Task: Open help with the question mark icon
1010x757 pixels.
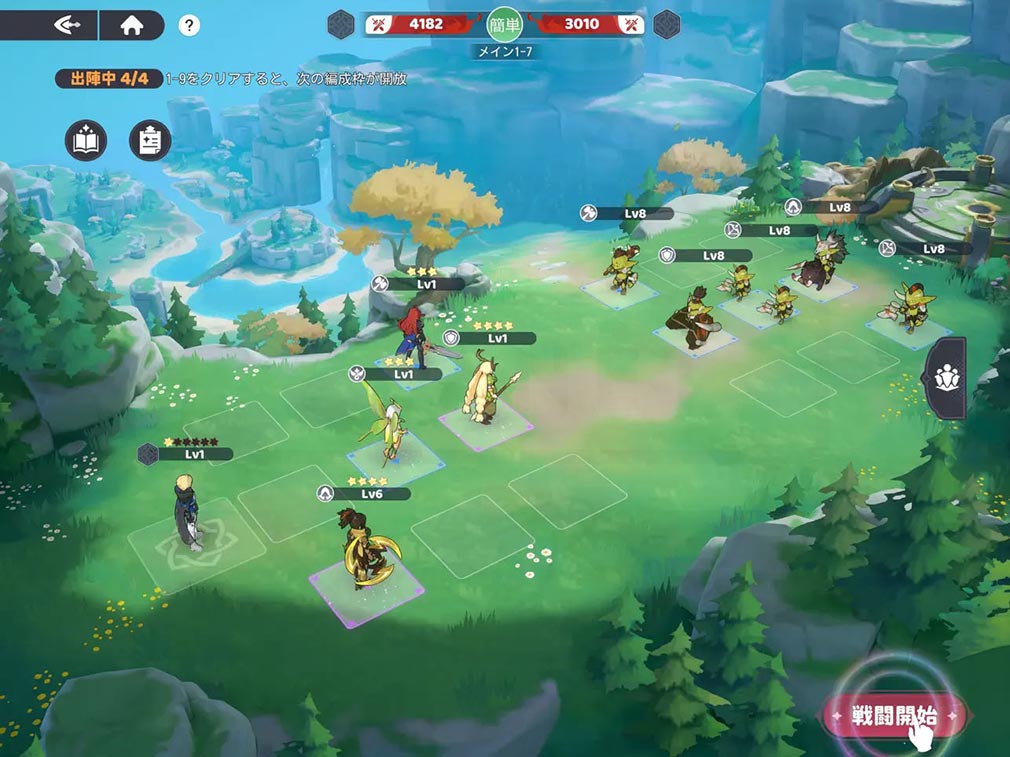Action: (189, 26)
